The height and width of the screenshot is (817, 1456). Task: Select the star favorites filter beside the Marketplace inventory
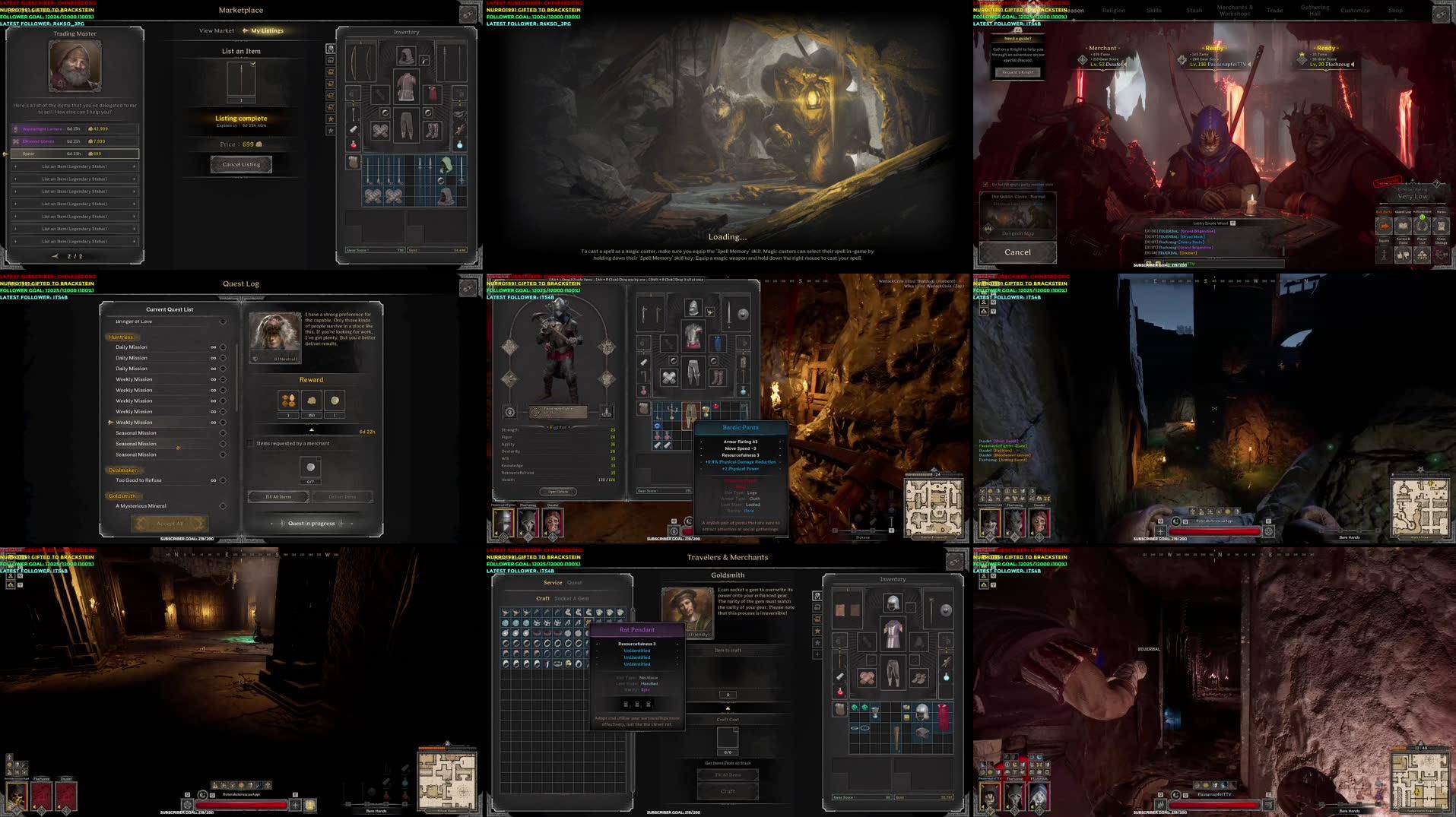tap(330, 117)
